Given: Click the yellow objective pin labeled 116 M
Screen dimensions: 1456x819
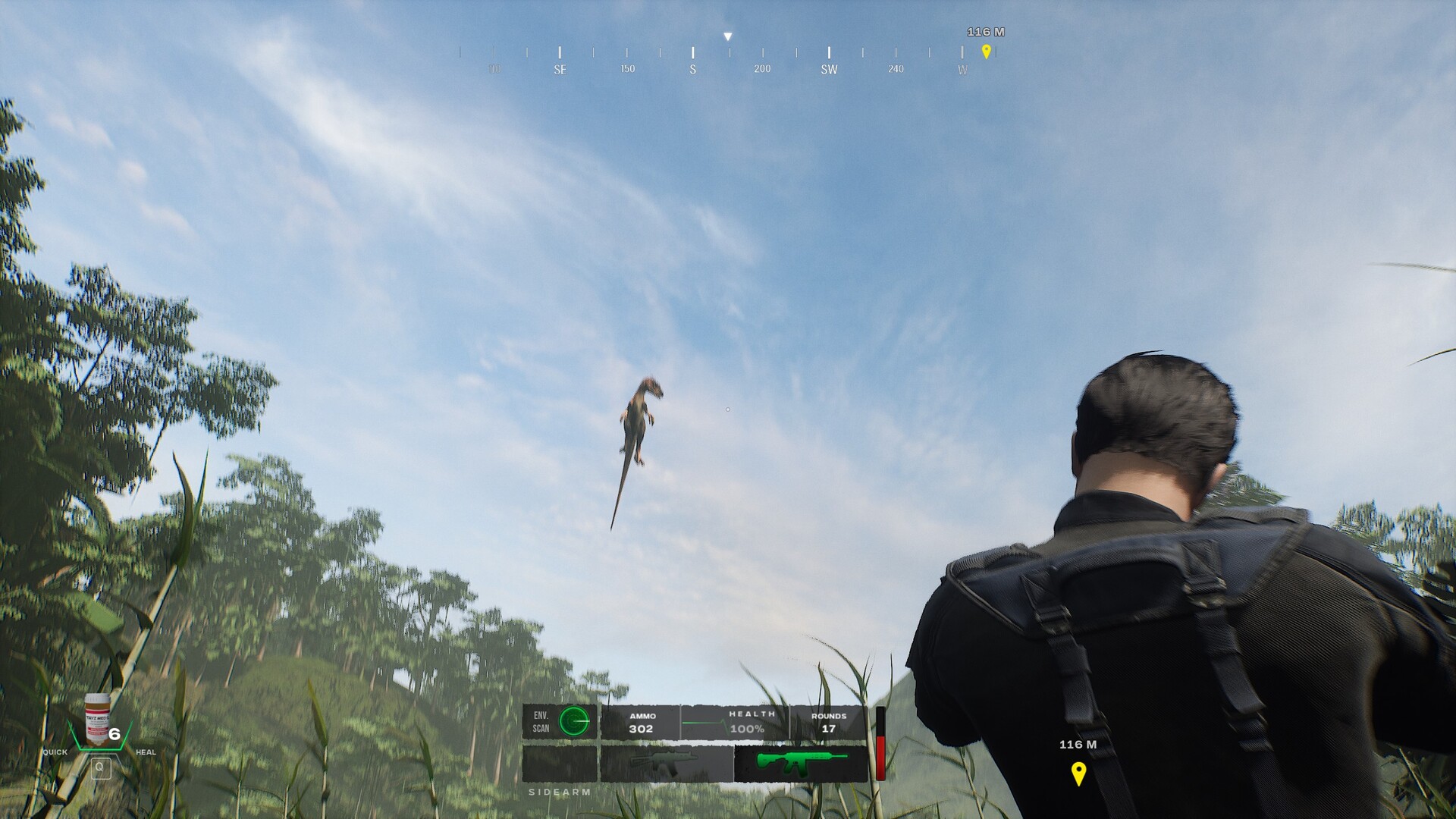Looking at the screenshot, I should pos(1078,773).
